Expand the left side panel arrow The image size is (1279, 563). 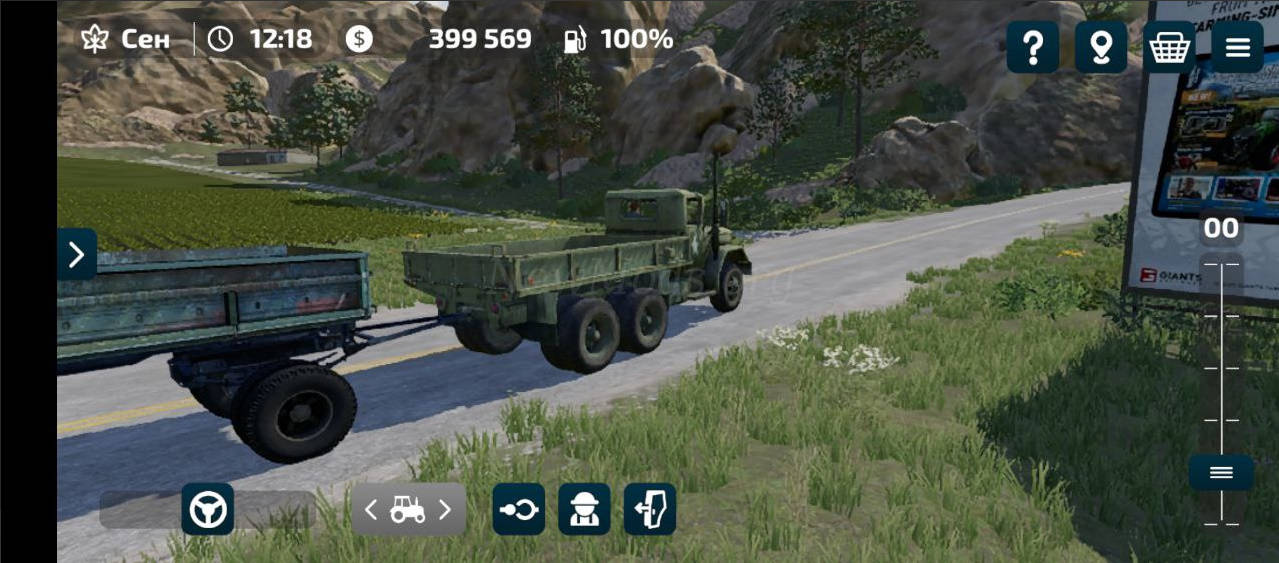pos(77,255)
